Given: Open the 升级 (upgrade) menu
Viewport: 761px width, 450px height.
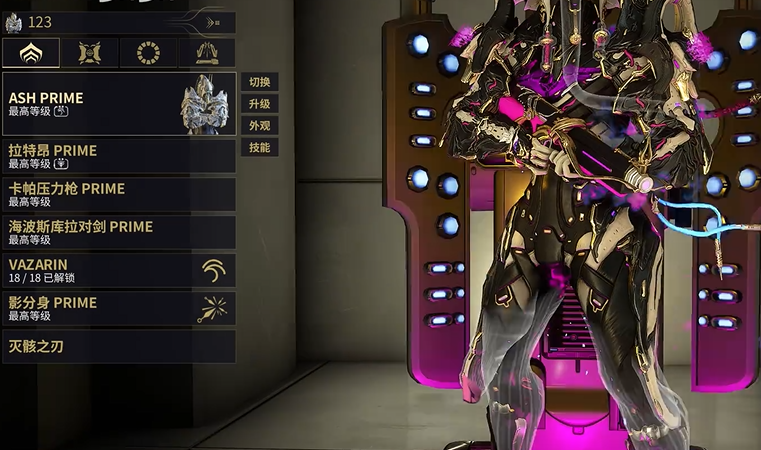Looking at the screenshot, I should [259, 104].
